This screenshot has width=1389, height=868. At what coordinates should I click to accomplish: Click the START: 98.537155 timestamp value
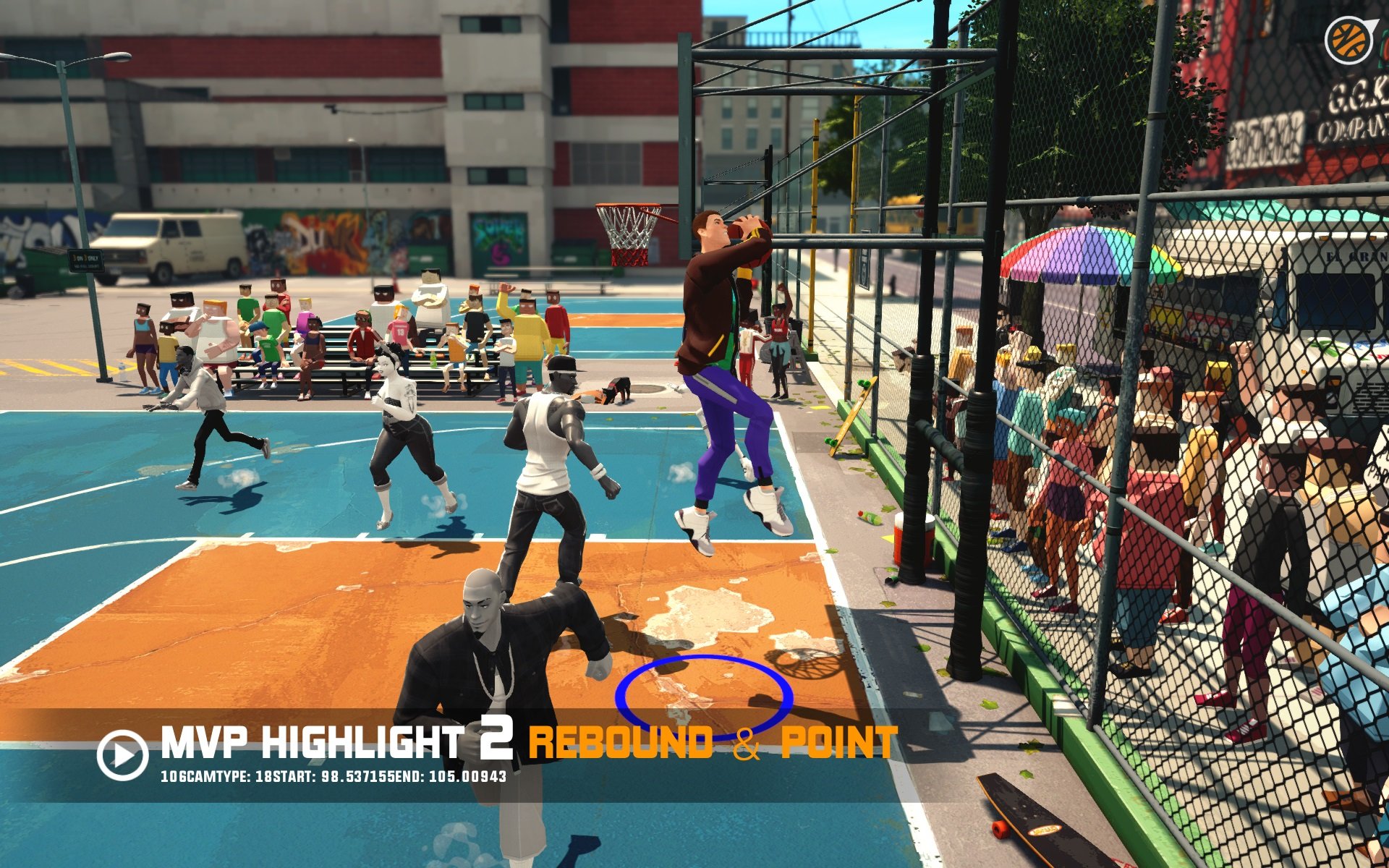click(358, 777)
